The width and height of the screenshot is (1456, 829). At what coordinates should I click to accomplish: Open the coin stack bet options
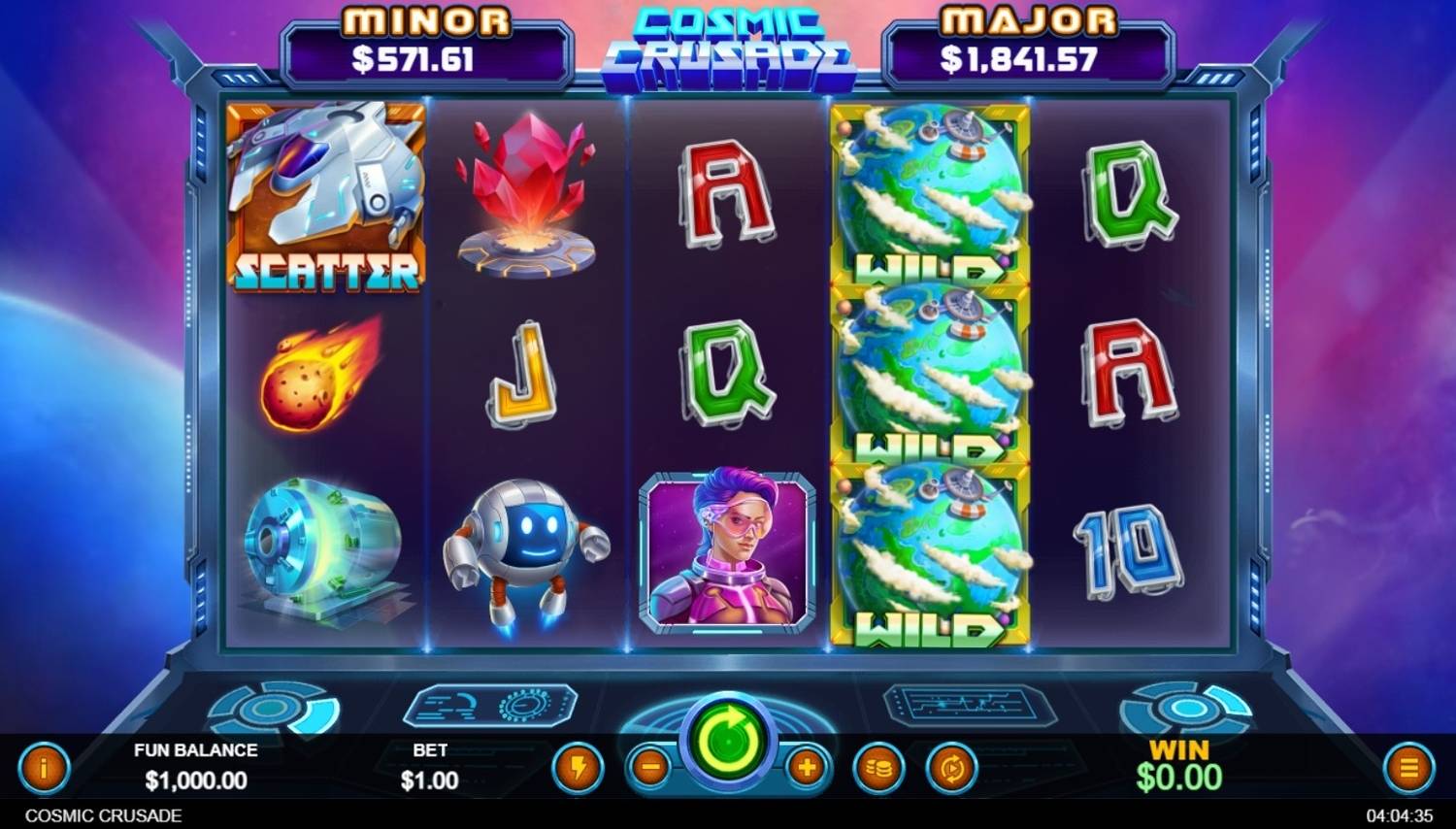coord(877,769)
